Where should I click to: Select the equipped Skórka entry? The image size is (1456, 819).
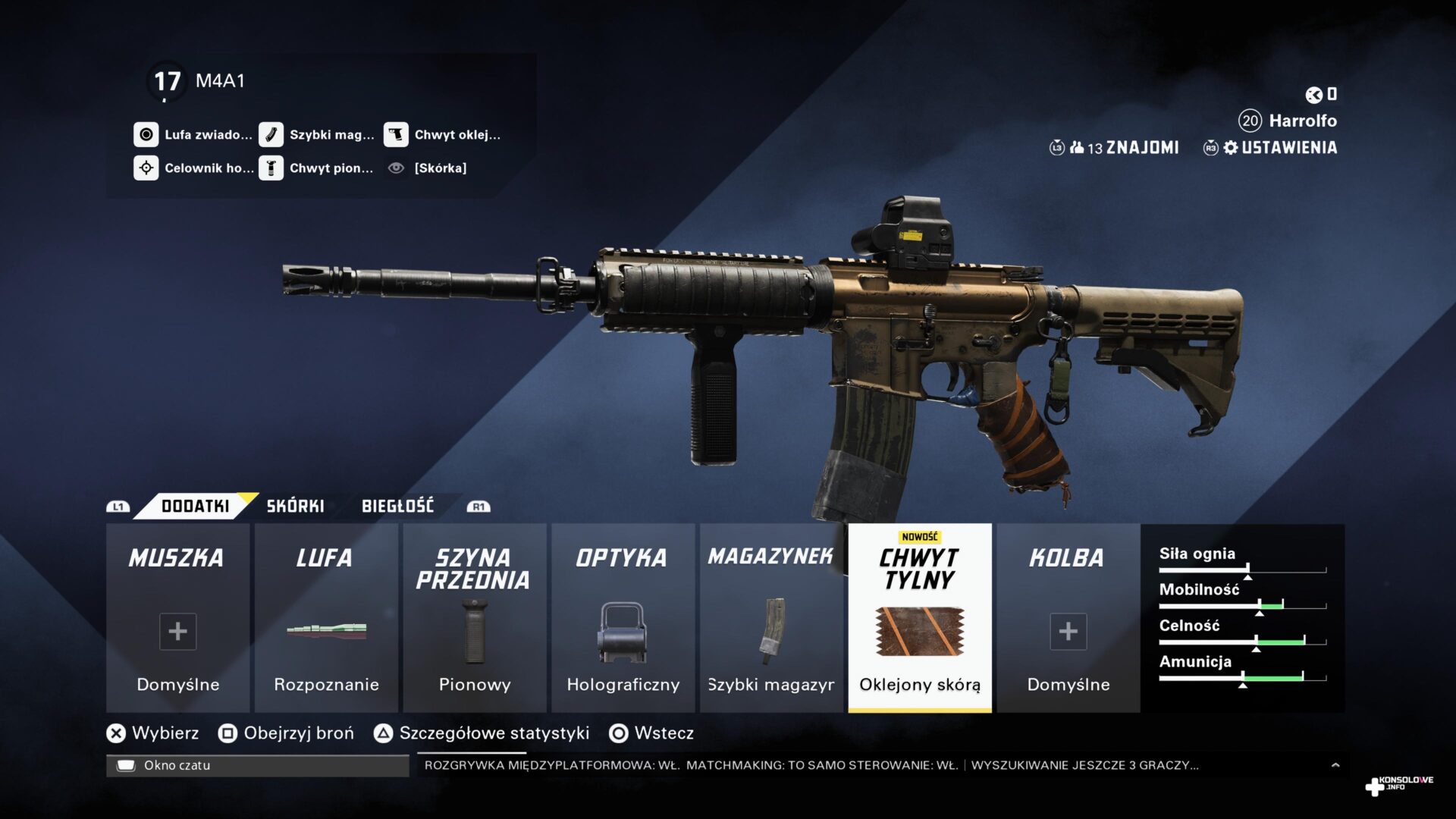[439, 168]
